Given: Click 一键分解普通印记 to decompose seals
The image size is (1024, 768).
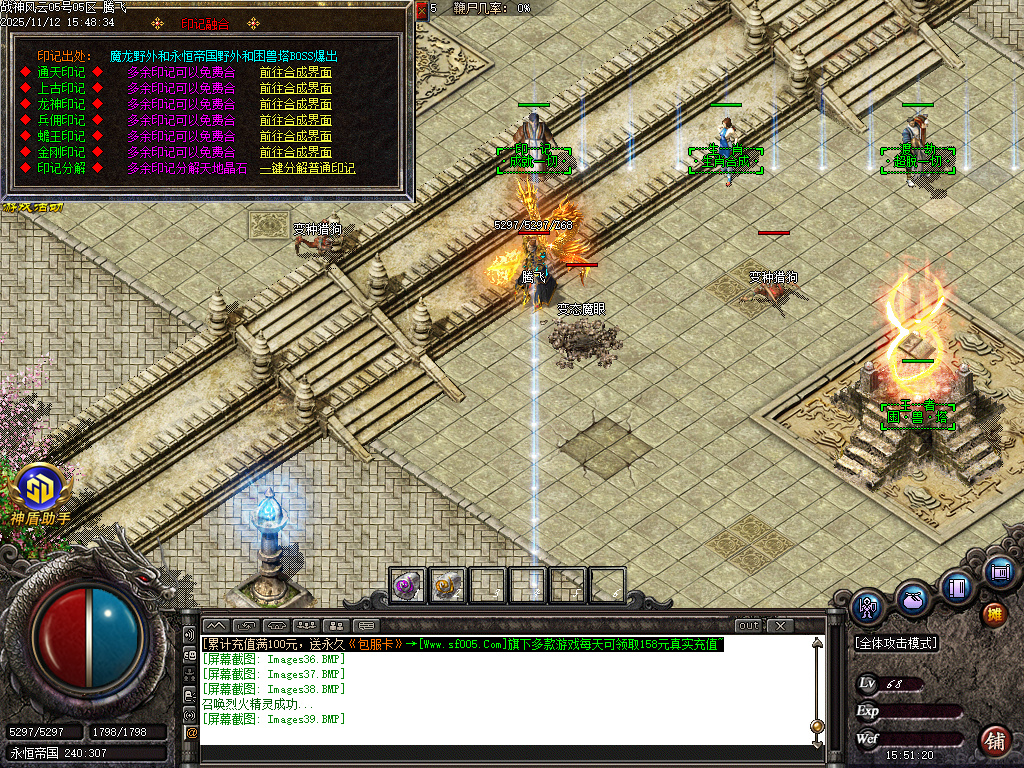Looking at the screenshot, I should click(x=307, y=168).
